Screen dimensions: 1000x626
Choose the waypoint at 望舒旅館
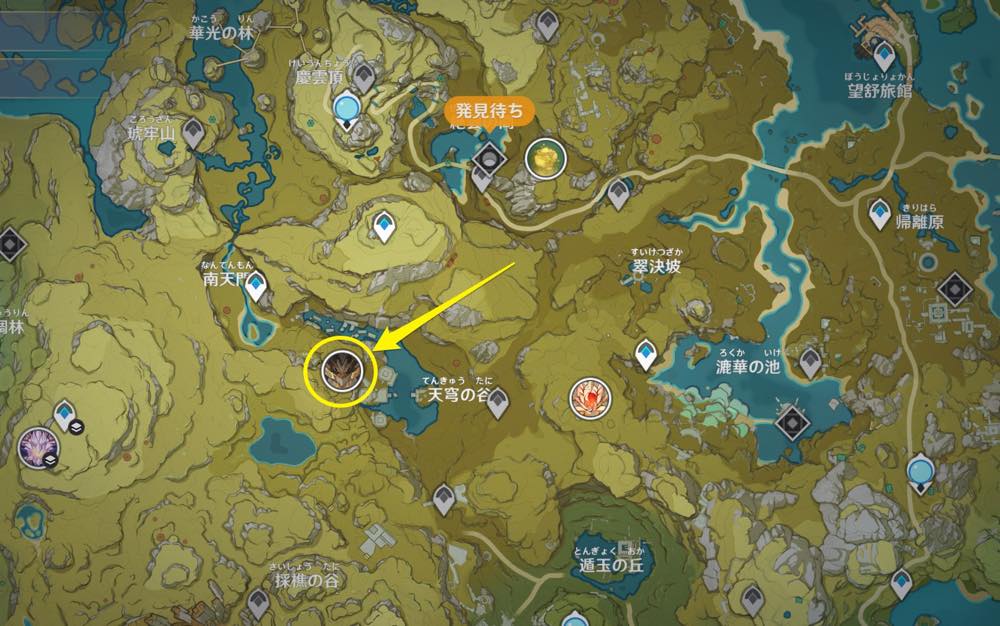884,52
